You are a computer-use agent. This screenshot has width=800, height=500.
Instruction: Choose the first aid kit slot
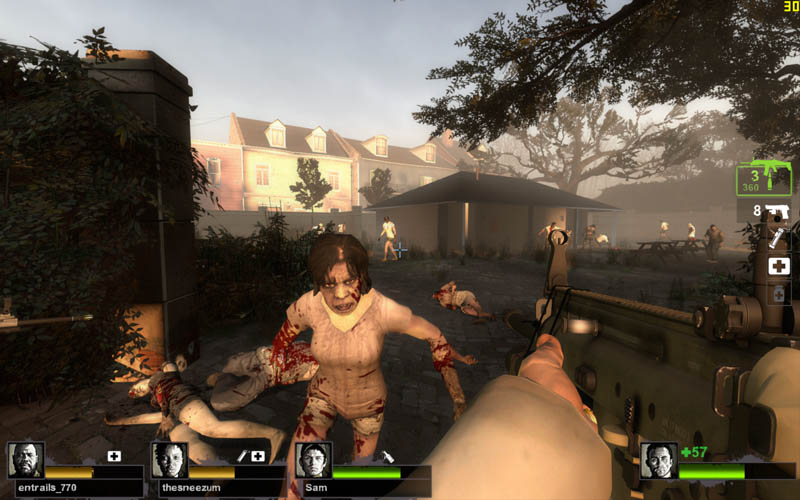coord(779,266)
